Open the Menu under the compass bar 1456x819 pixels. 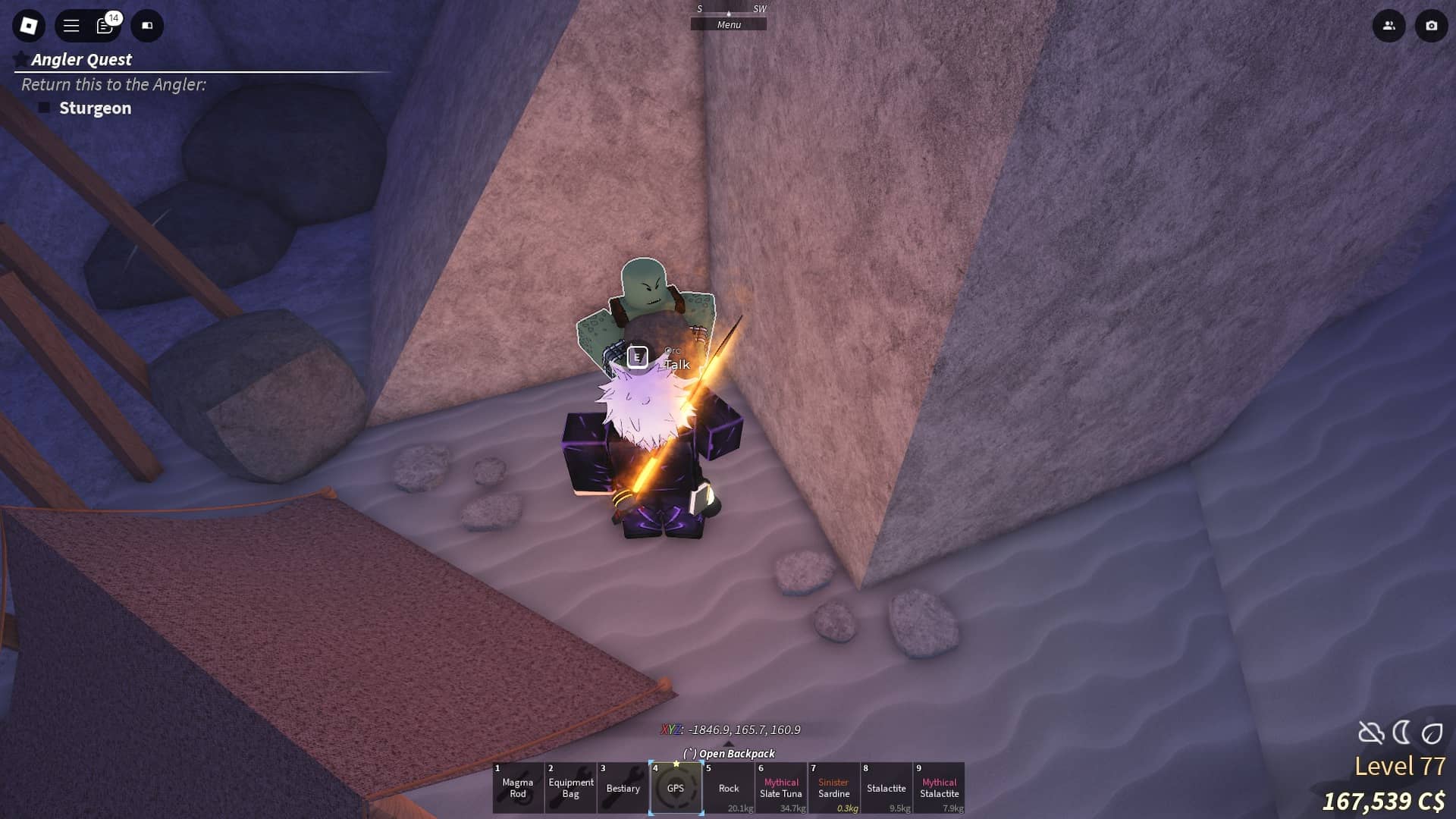pyautogui.click(x=728, y=24)
